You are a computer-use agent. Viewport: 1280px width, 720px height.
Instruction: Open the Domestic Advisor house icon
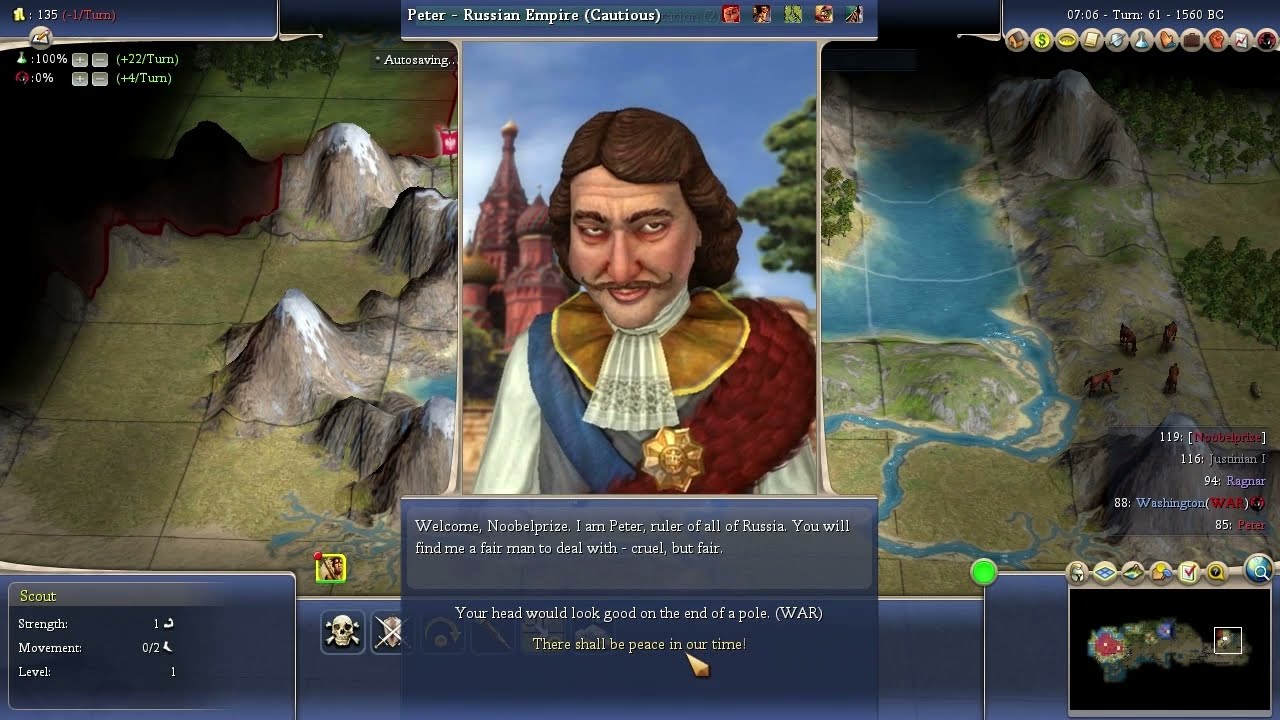click(x=1017, y=41)
